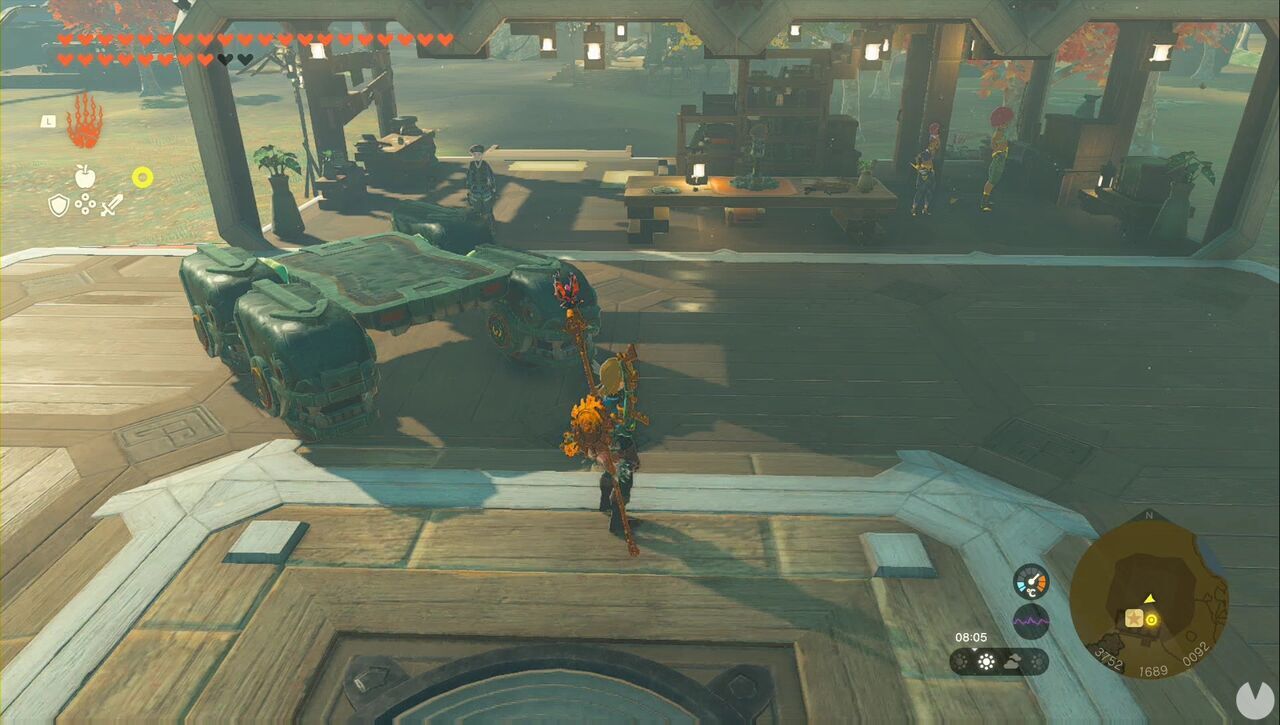This screenshot has height=725, width=1280.
Task: Click the 08:05 time display
Action: point(970,636)
